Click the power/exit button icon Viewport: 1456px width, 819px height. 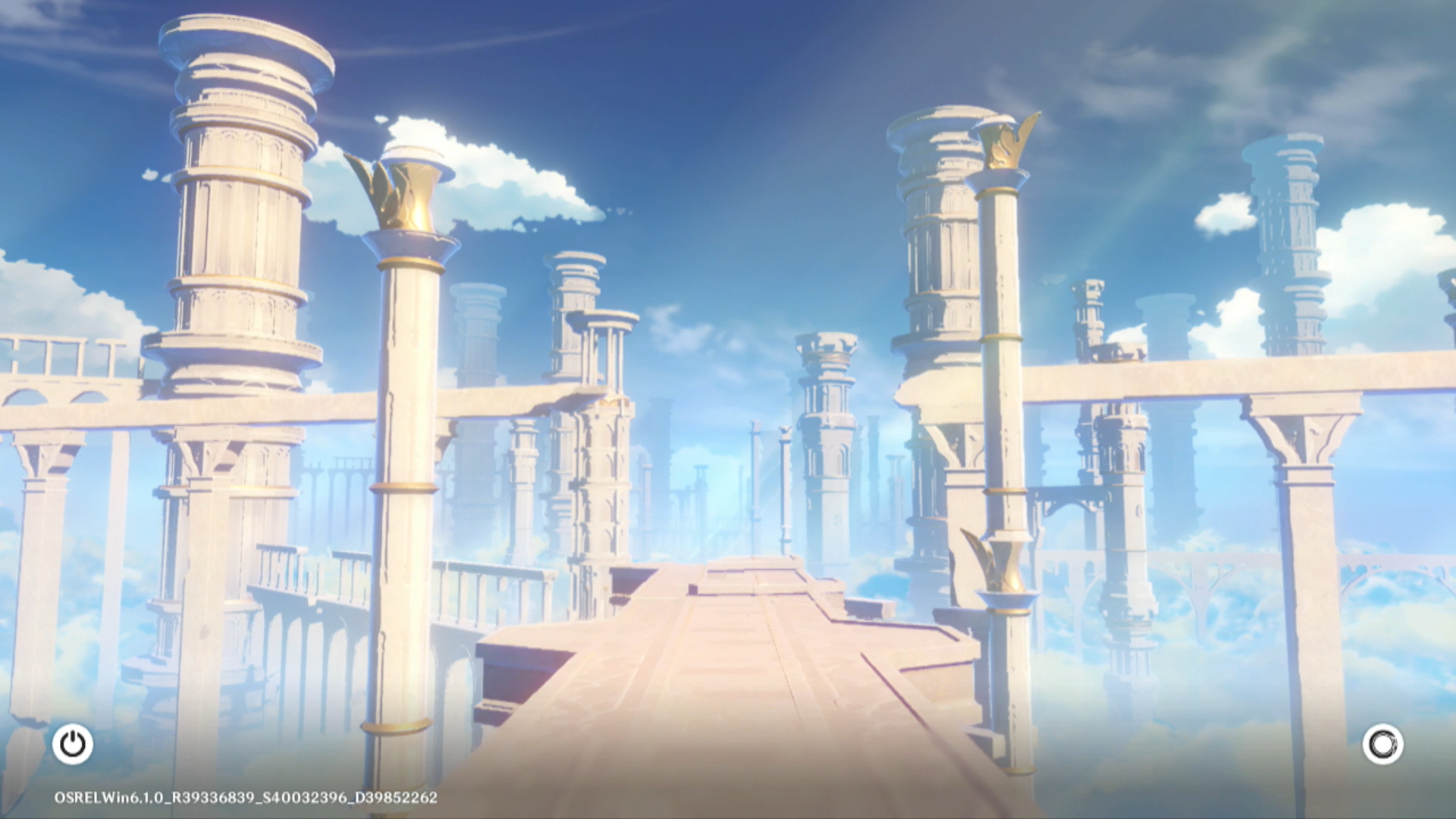click(x=73, y=744)
